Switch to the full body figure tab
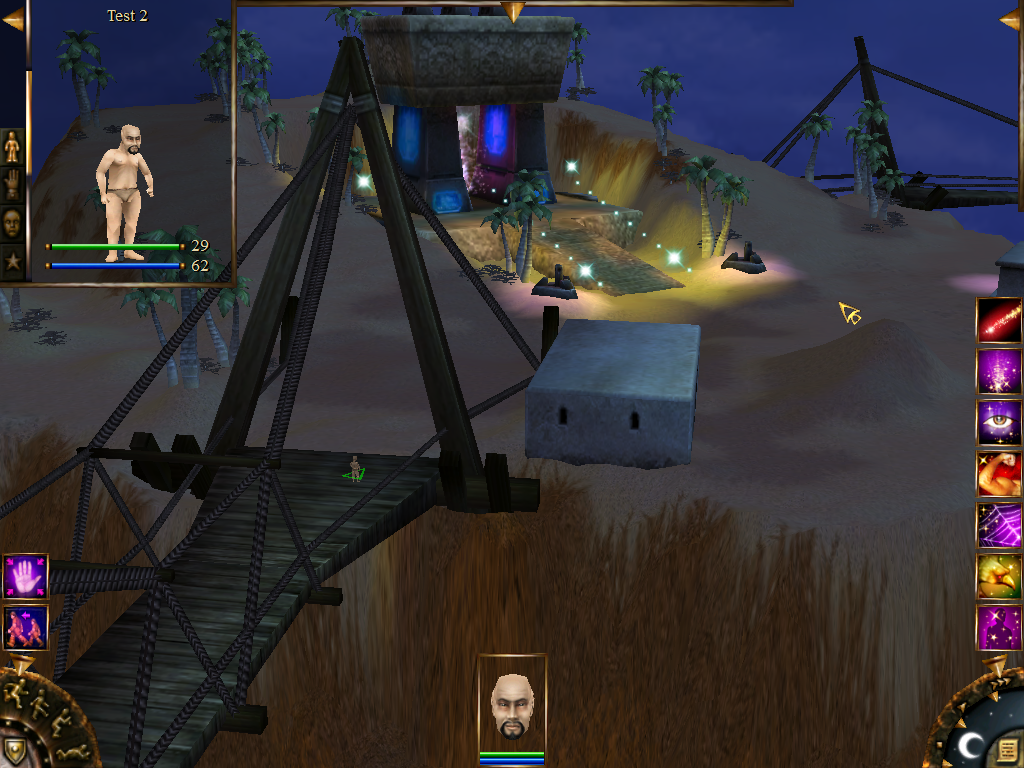1024x768 pixels. tap(12, 147)
